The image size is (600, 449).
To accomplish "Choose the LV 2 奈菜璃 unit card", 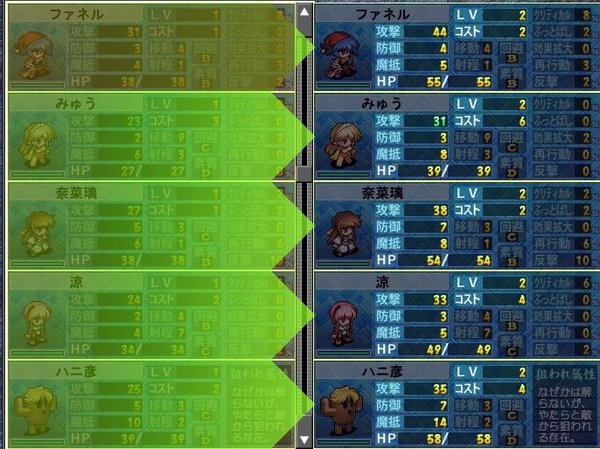I will pyautogui.click(x=456, y=224).
